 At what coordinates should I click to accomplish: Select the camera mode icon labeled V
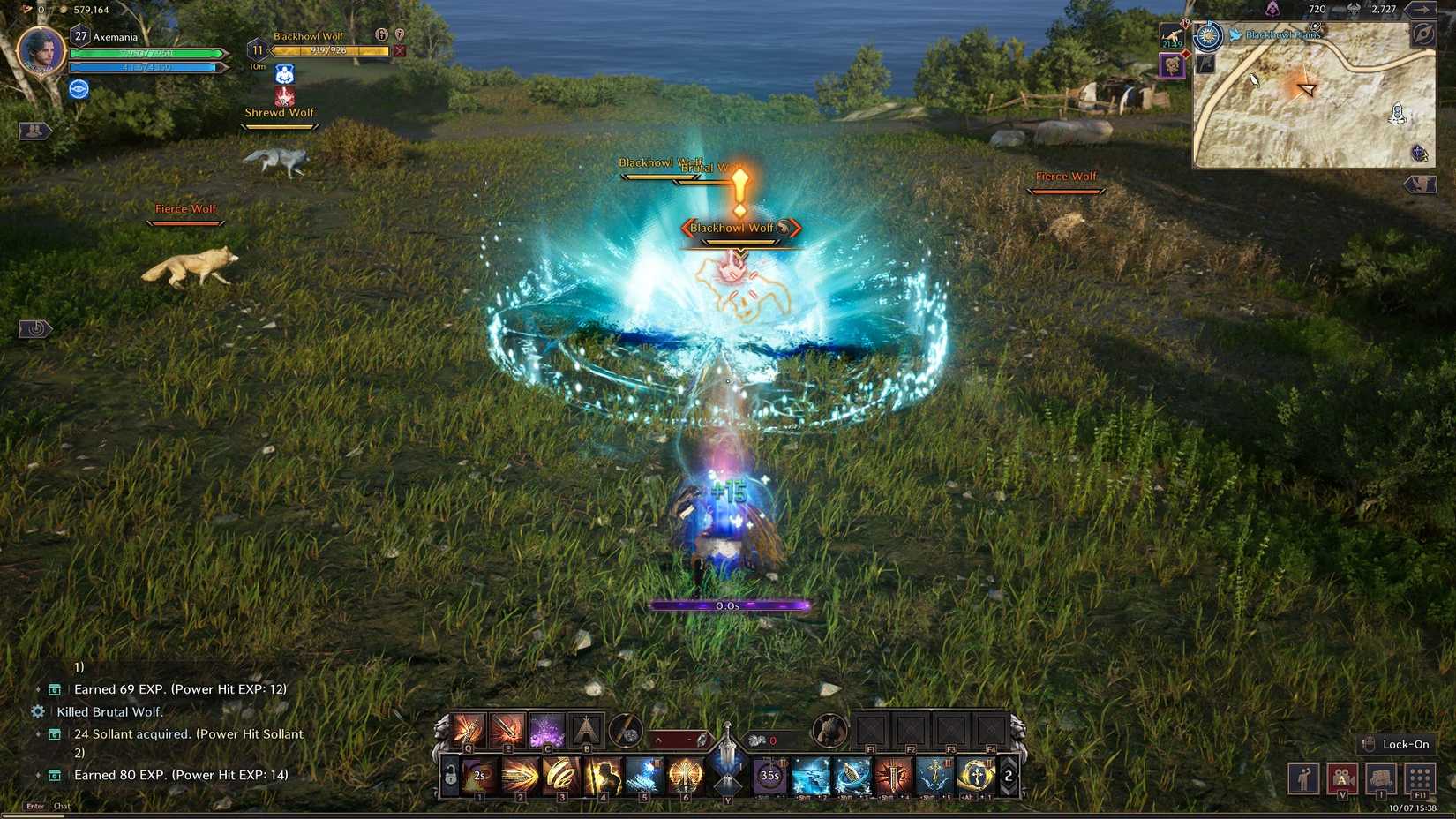pos(1342,778)
